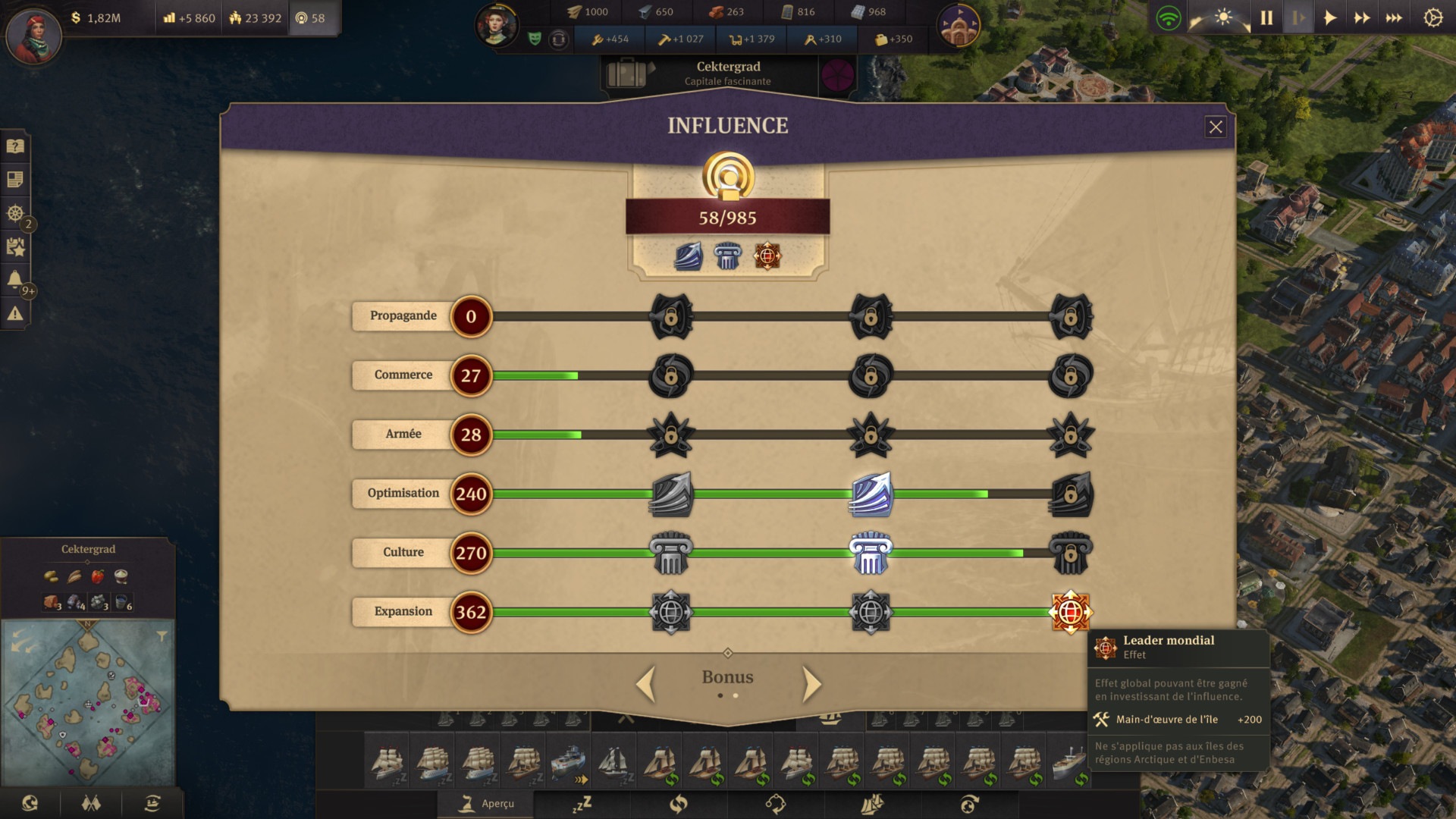Image resolution: width=1456 pixels, height=819 pixels.
Task: Select the Propagande influence category
Action: [x=403, y=316]
